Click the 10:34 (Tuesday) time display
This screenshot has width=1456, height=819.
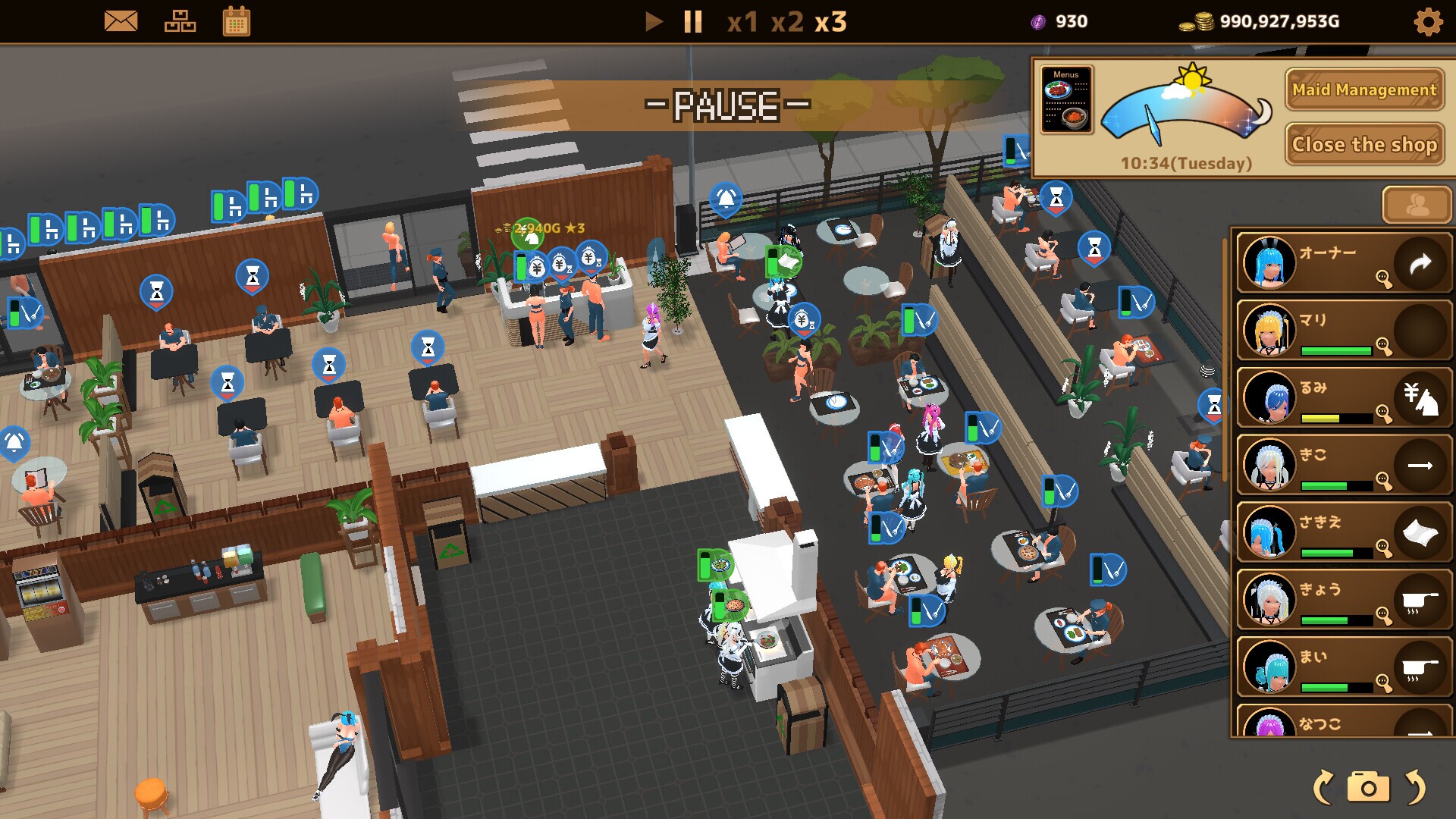coord(1186,162)
